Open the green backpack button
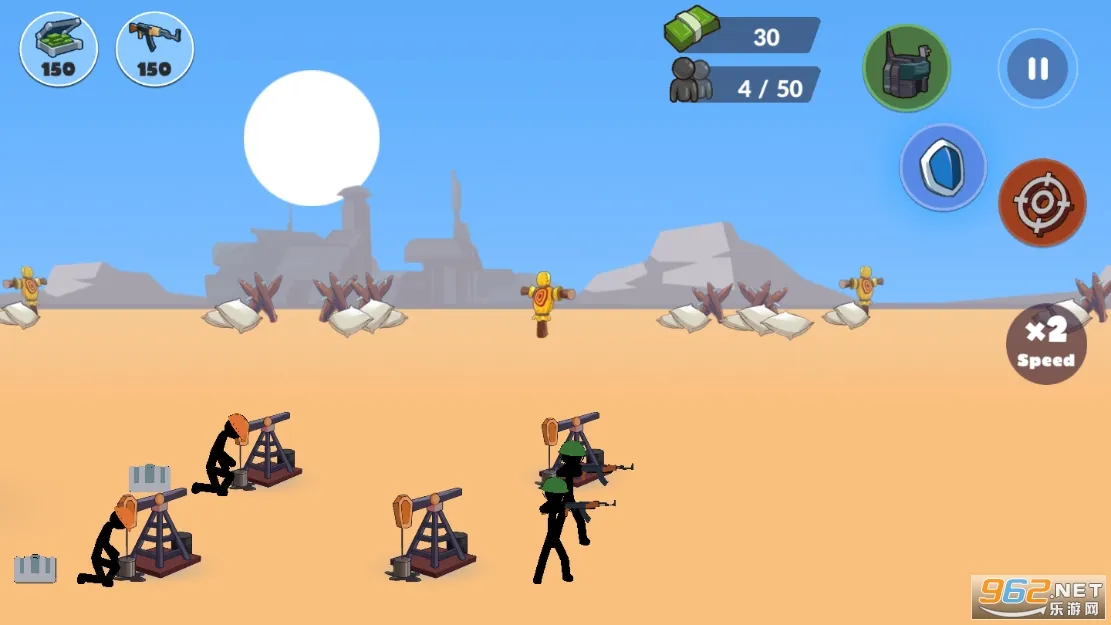1111x625 pixels. pyautogui.click(x=906, y=68)
